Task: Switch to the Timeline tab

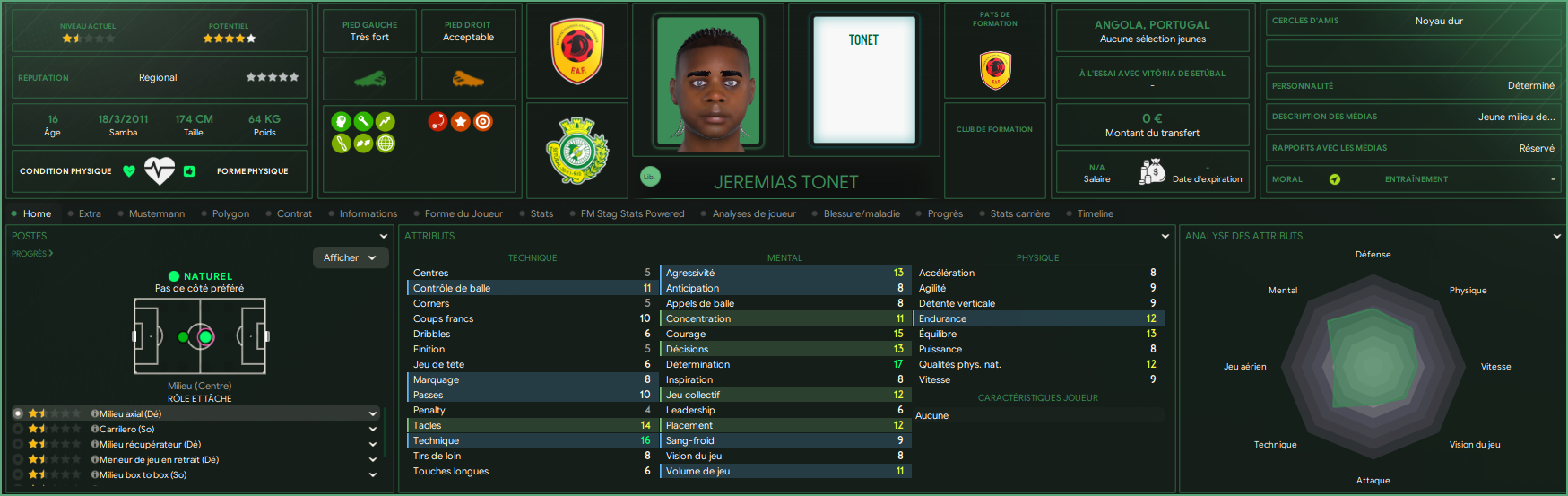Action: 1095,213
